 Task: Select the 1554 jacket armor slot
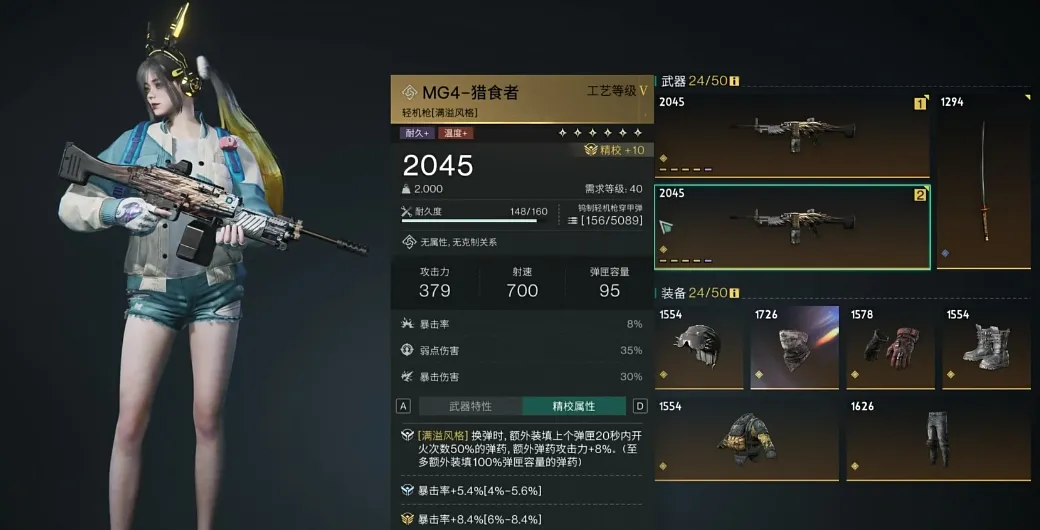pos(745,438)
